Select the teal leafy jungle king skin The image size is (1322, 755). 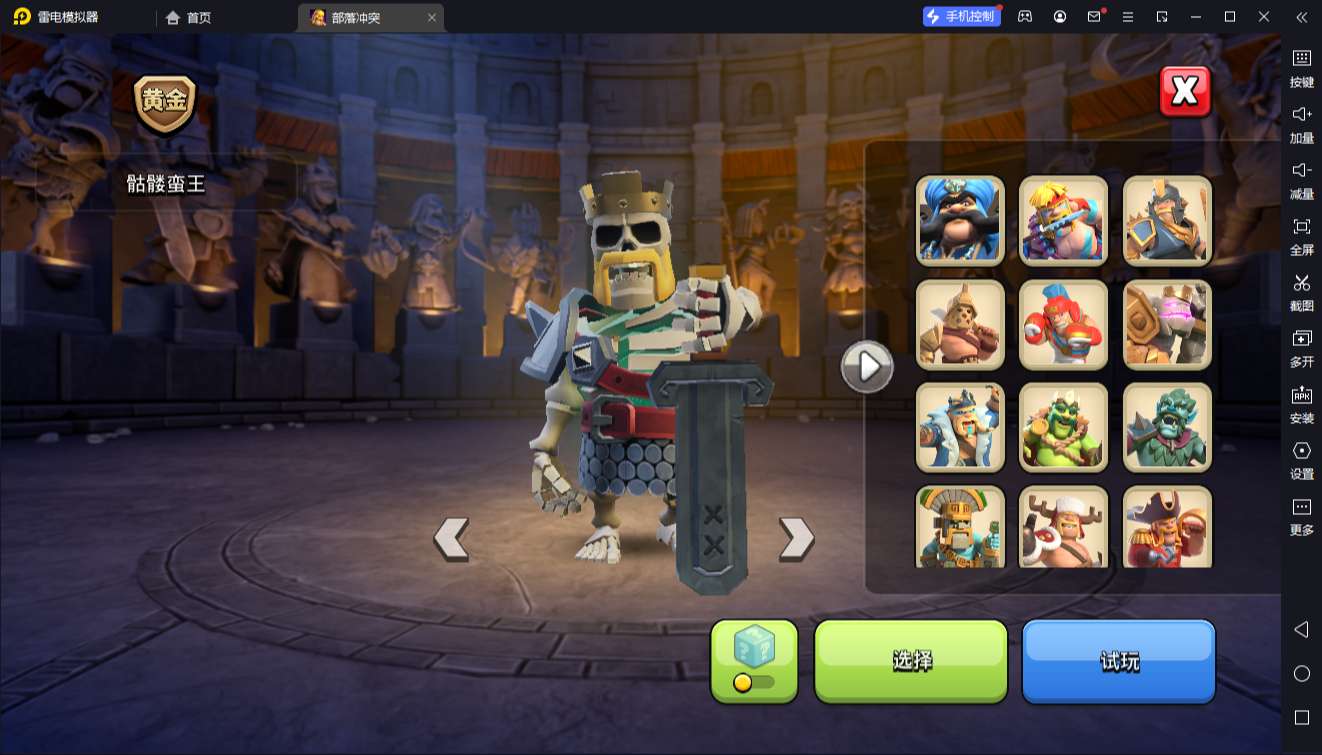pos(1167,427)
